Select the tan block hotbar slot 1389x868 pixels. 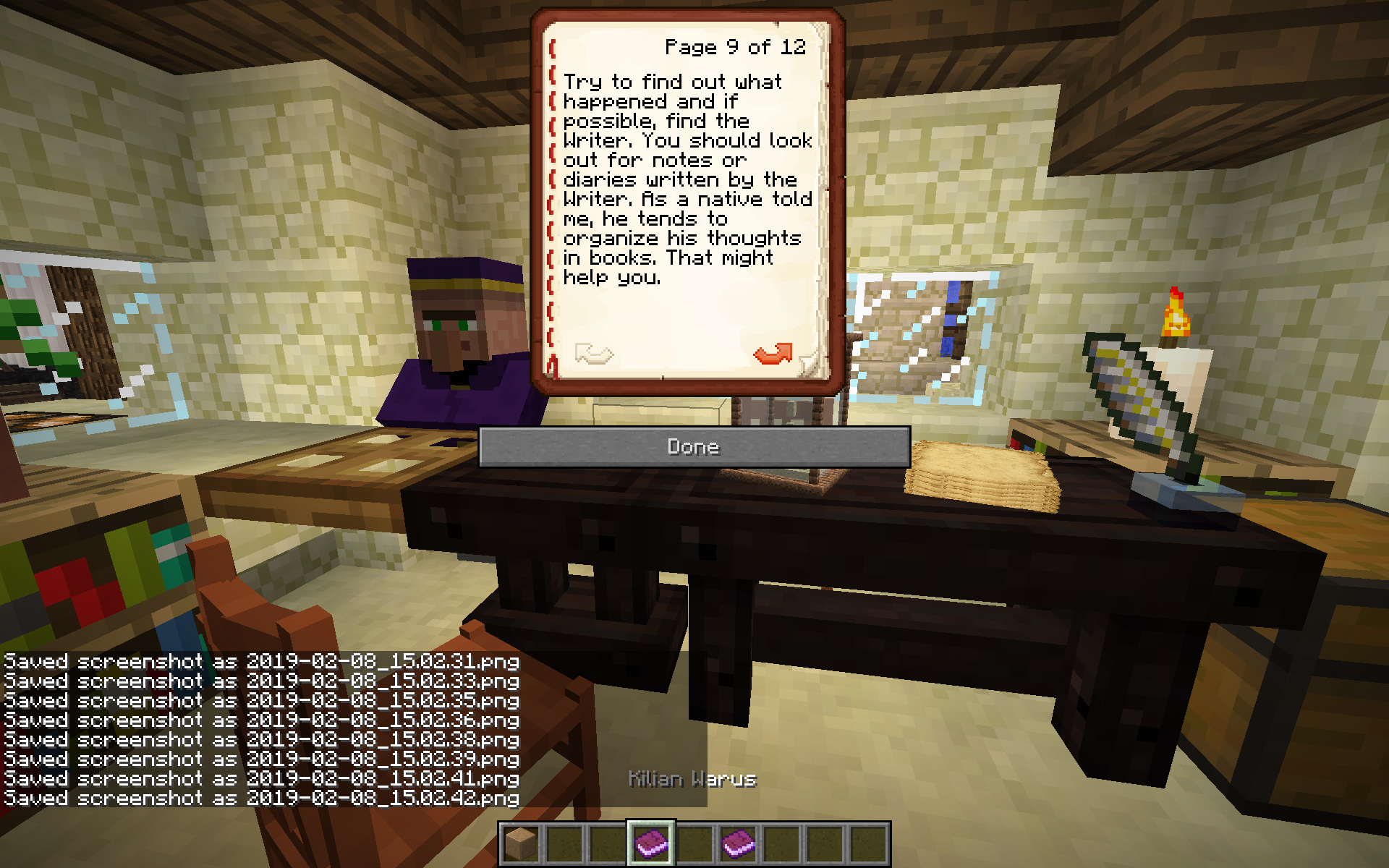(x=521, y=843)
